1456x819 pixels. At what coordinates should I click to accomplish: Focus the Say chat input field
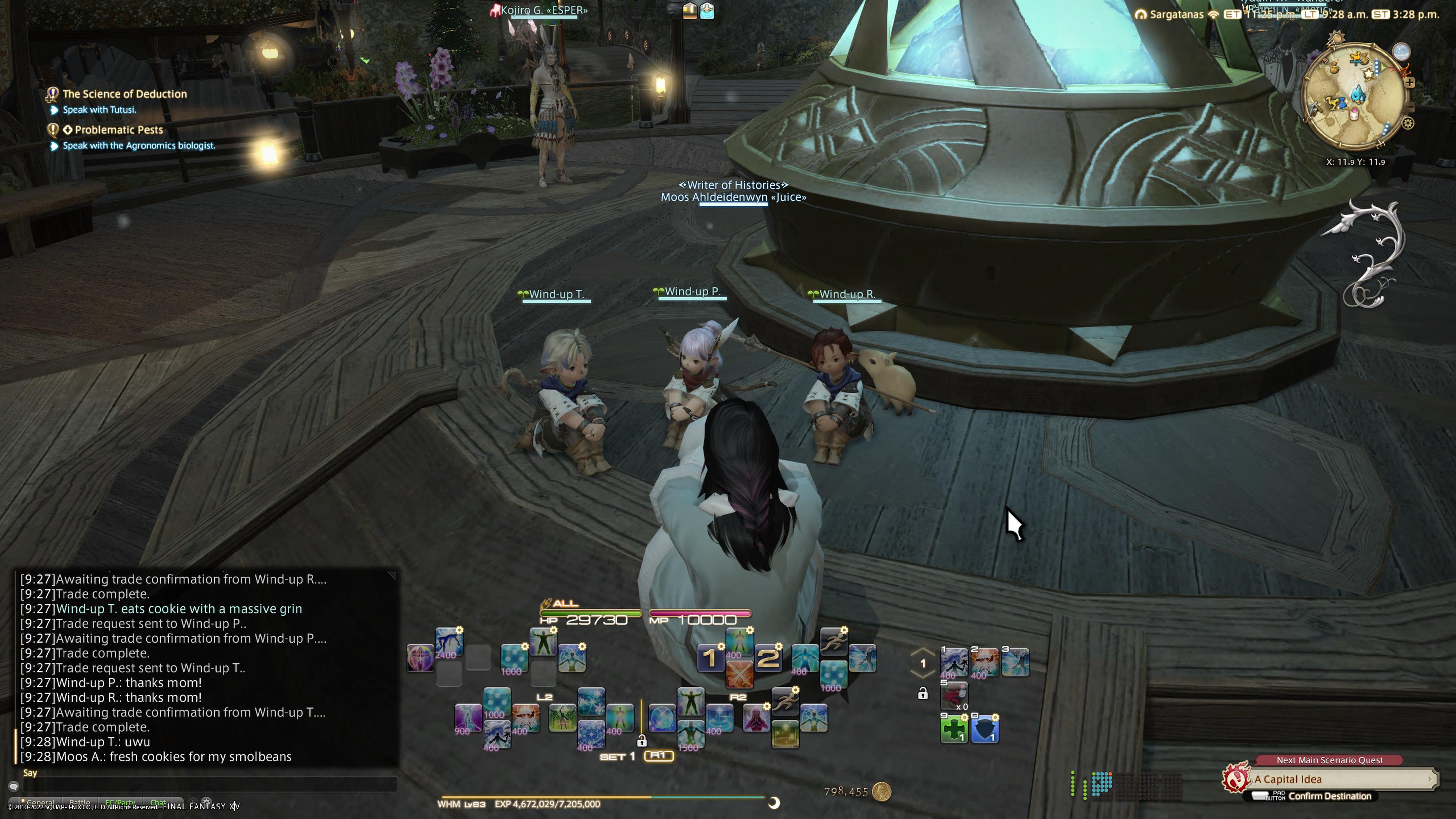coord(209,784)
